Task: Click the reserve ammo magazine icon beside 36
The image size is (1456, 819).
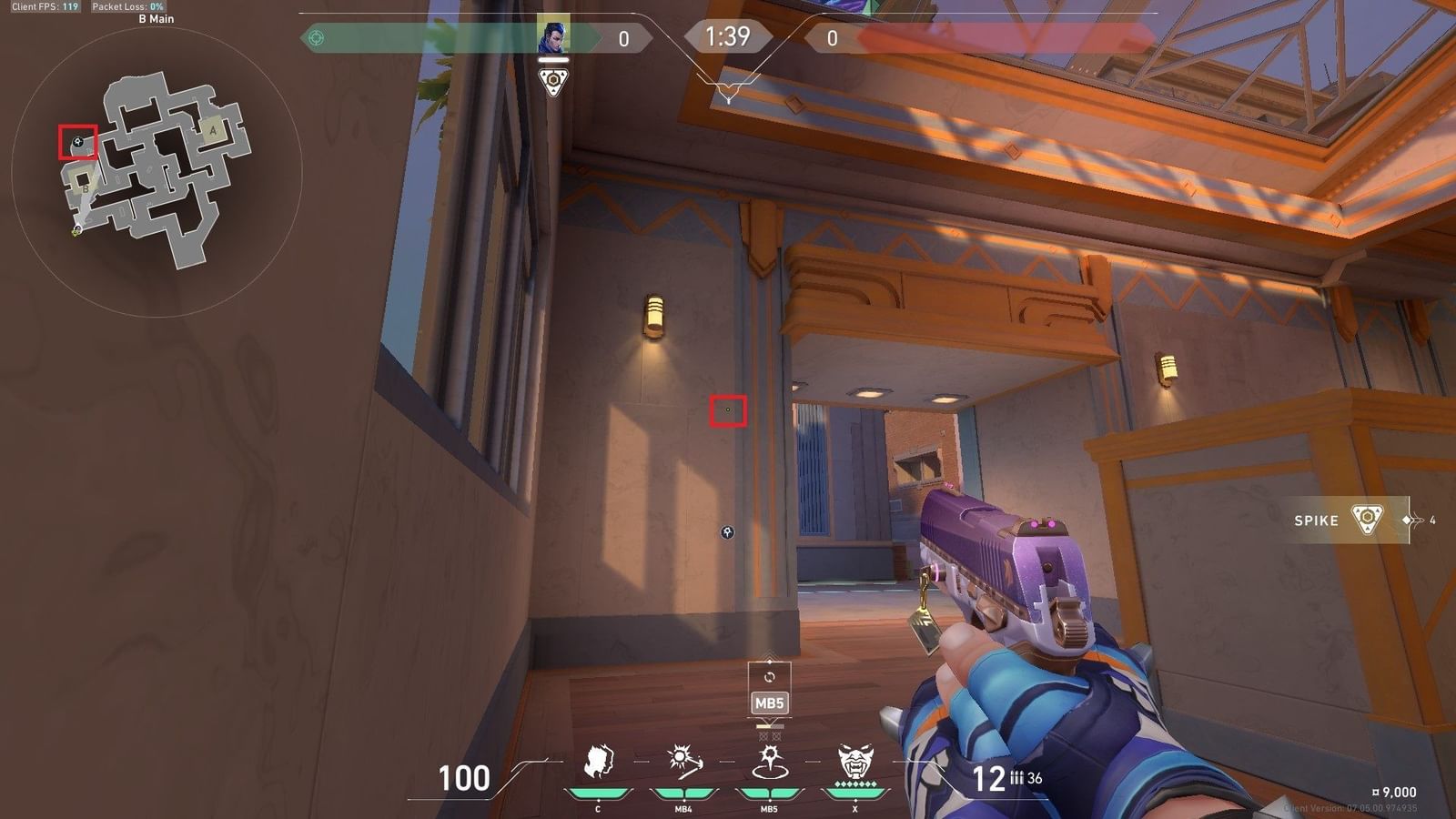Action: tap(1015, 778)
